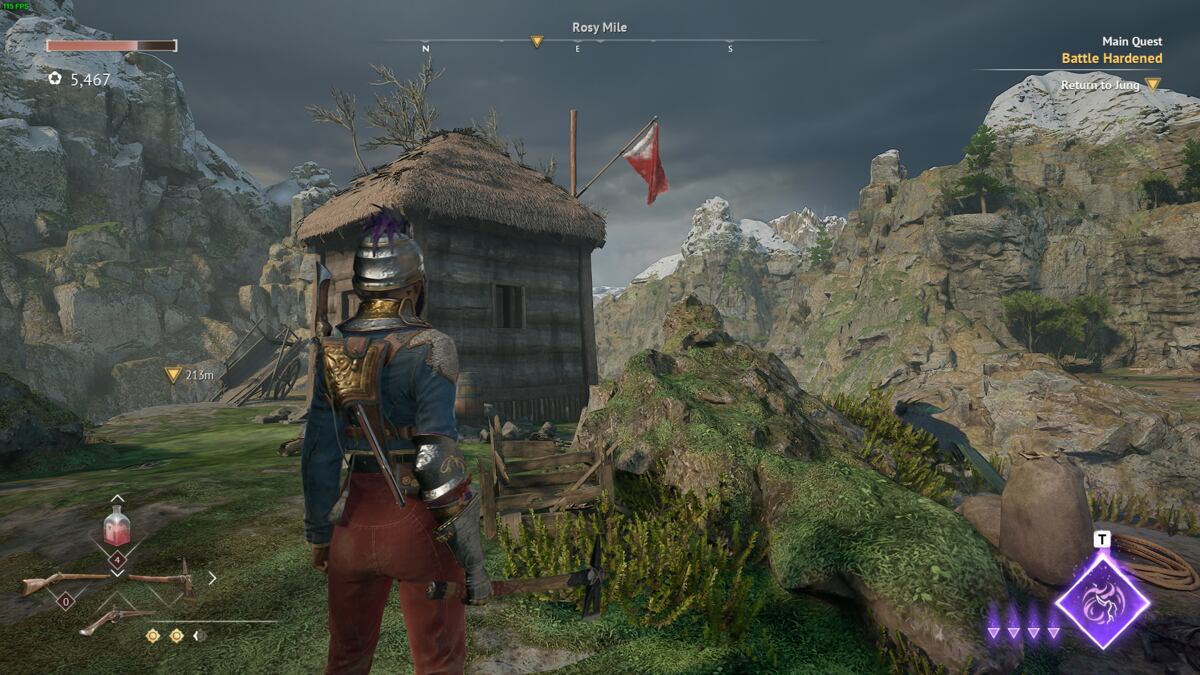This screenshot has height=675, width=1200.
Task: Click the yellow quest marker on compass
Action: (x=537, y=42)
